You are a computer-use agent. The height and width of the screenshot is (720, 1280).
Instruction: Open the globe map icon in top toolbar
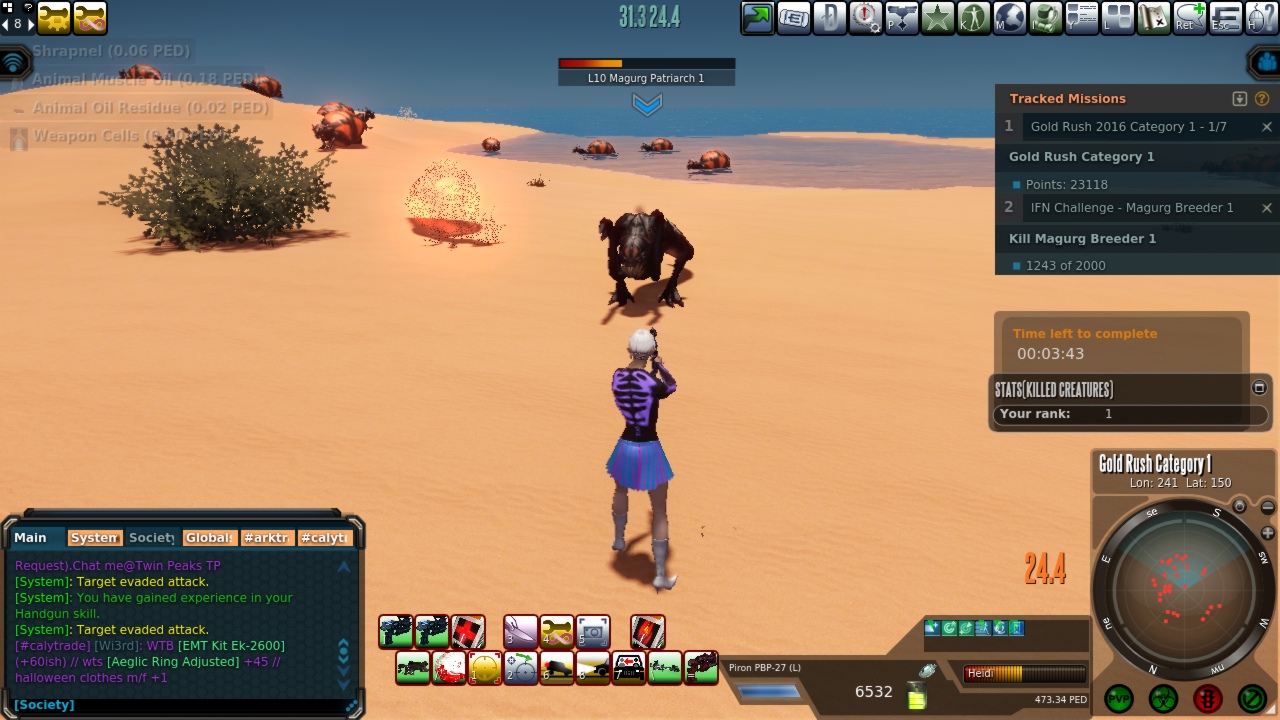pos(1010,18)
